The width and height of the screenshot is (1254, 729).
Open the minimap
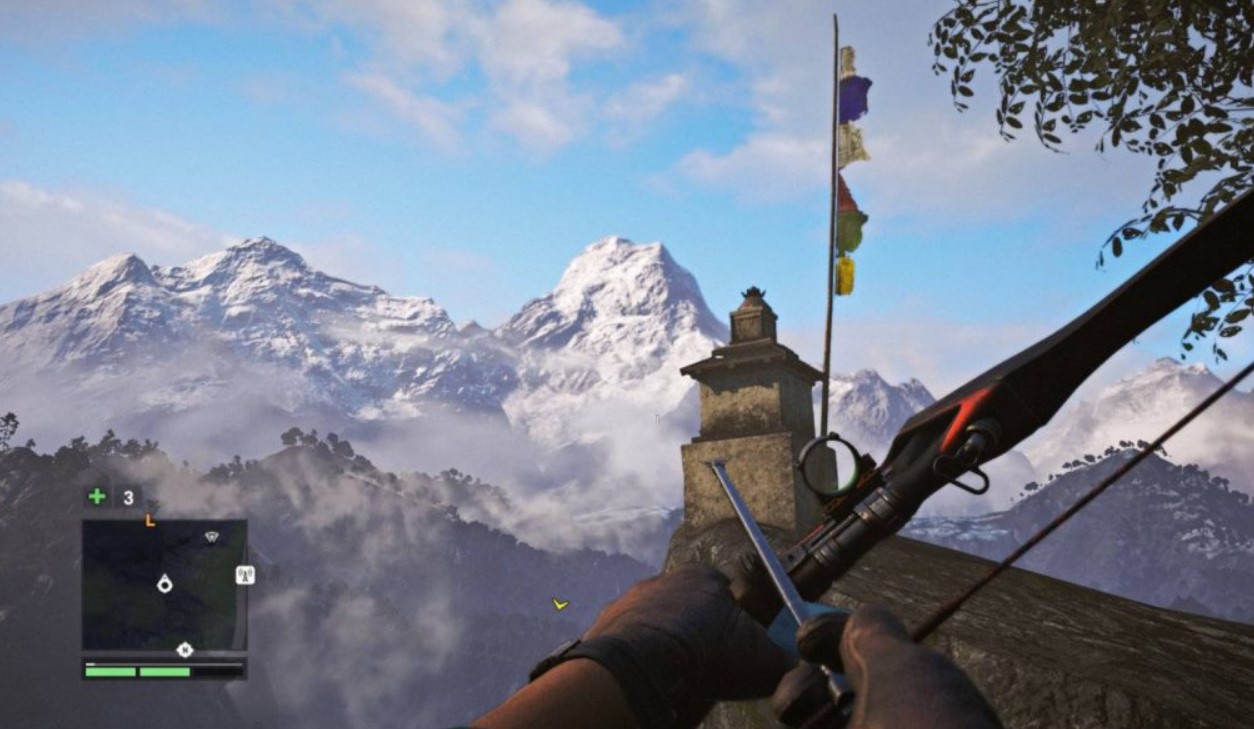[164, 585]
